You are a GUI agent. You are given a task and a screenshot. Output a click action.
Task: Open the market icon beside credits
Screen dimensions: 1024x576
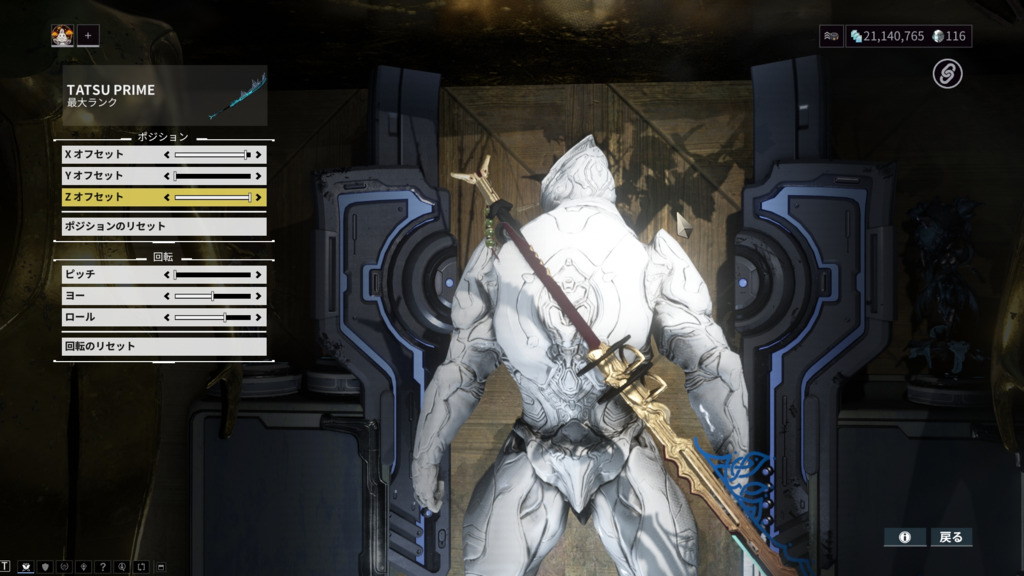point(831,36)
